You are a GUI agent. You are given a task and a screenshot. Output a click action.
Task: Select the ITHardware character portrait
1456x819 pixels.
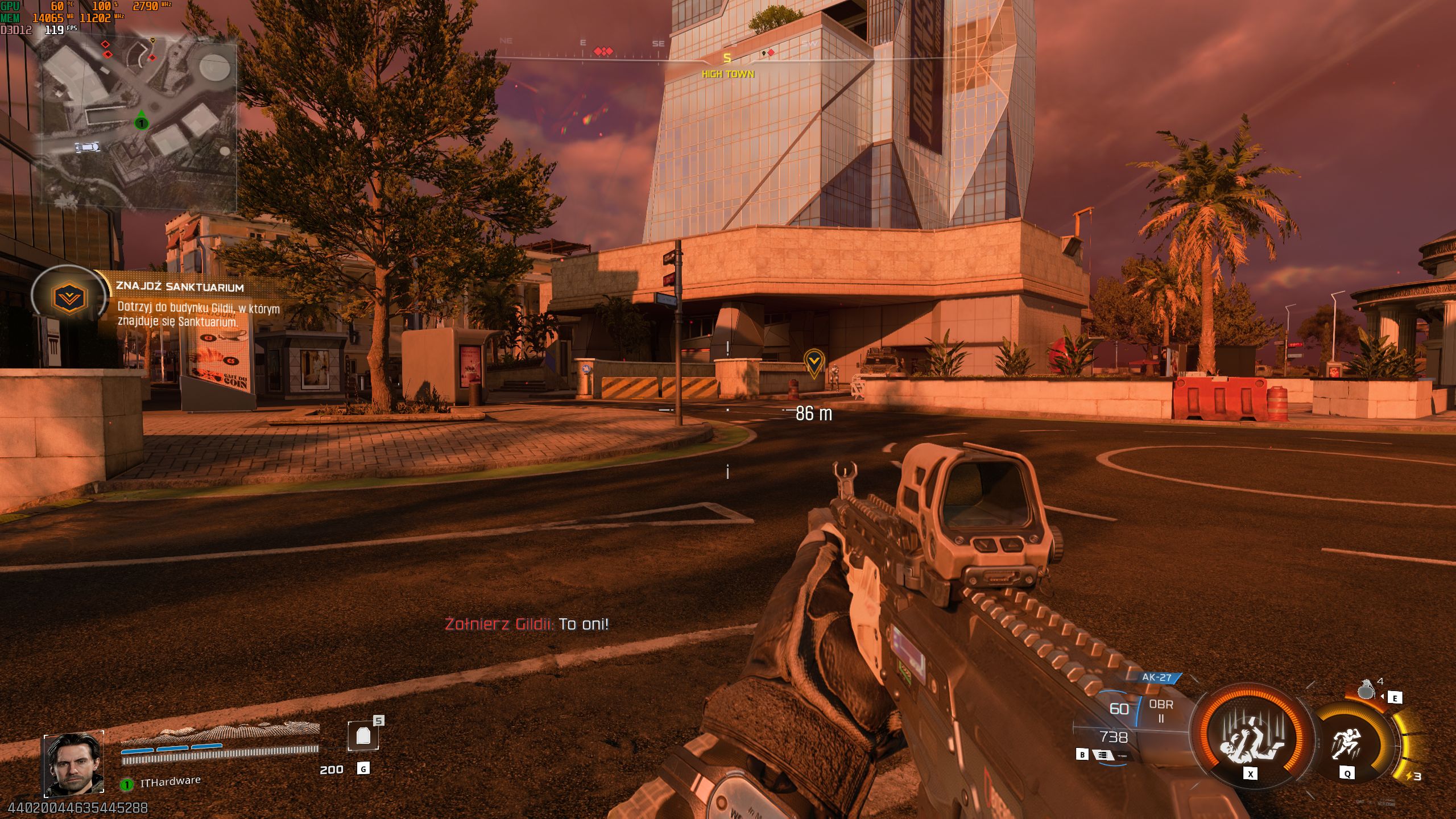74,762
